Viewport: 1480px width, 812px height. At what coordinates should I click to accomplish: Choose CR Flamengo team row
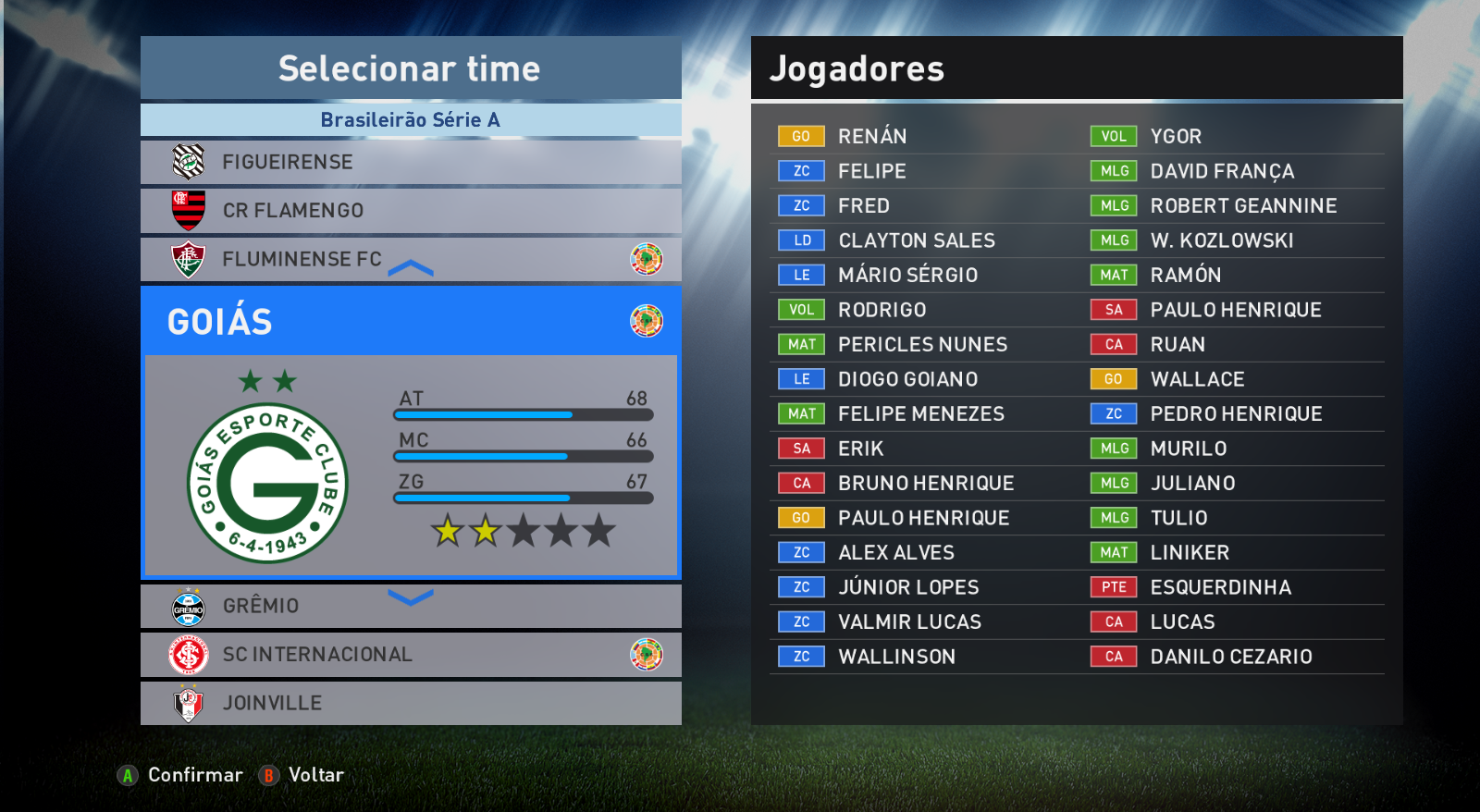coord(410,211)
